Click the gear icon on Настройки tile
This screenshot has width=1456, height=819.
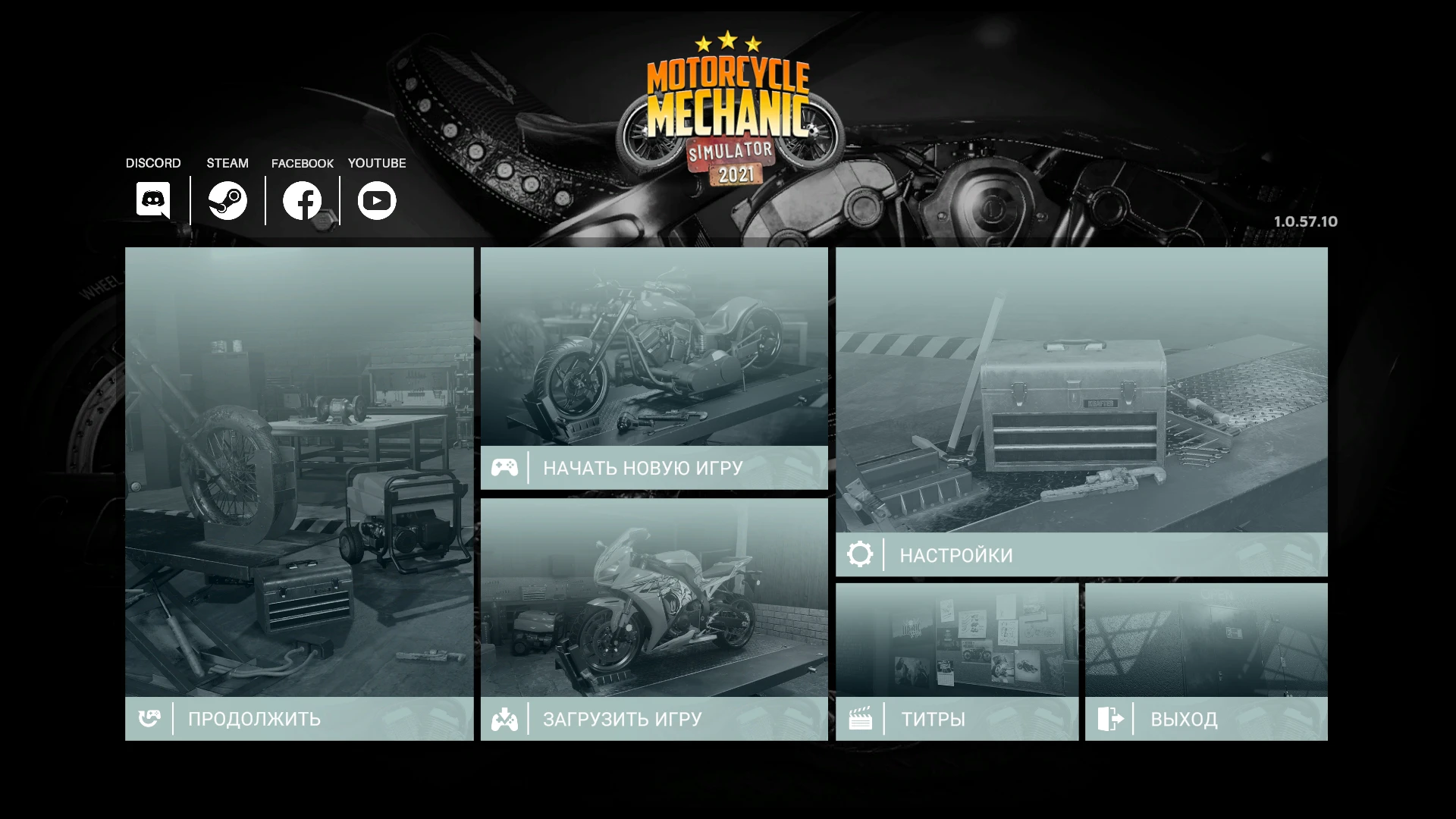pyautogui.click(x=860, y=554)
